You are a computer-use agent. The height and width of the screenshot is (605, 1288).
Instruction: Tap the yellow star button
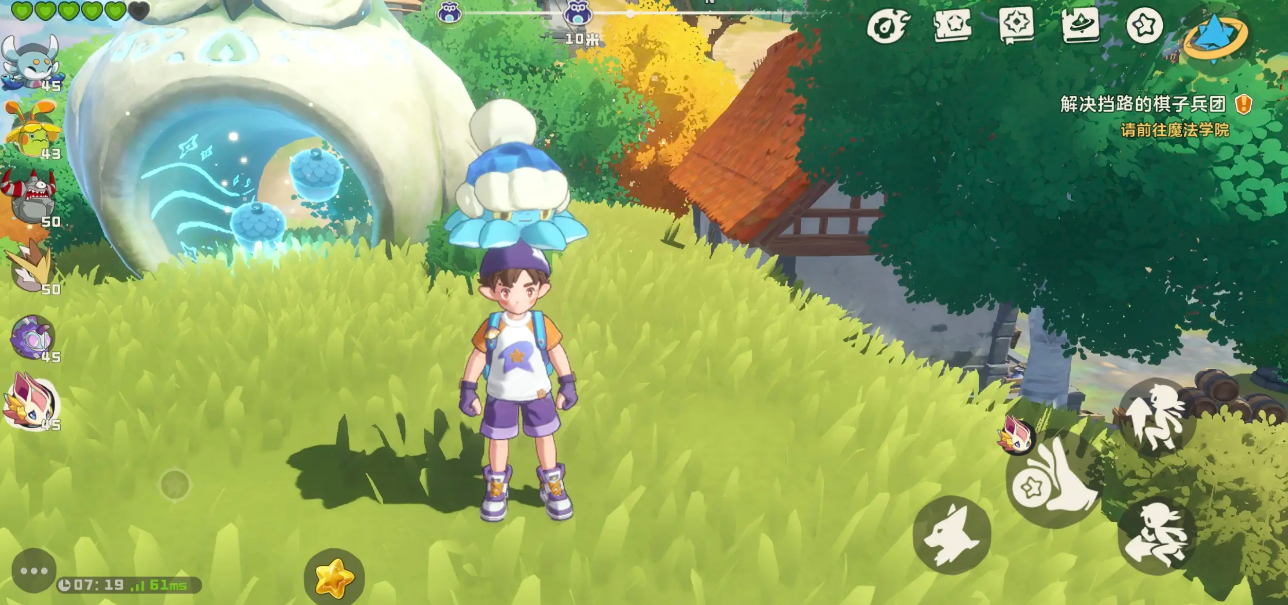pyautogui.click(x=334, y=577)
